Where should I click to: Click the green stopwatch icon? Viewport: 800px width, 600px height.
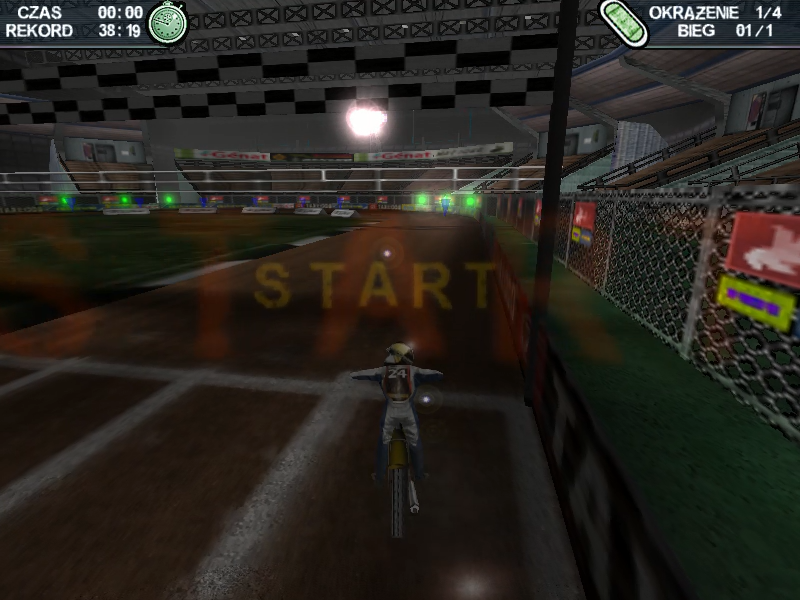167,22
